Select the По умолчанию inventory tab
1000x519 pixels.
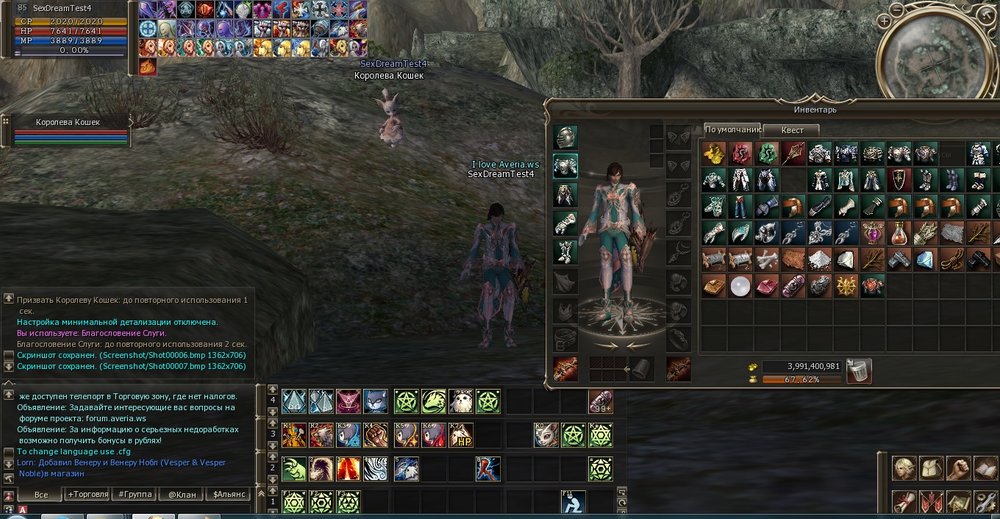coord(732,129)
